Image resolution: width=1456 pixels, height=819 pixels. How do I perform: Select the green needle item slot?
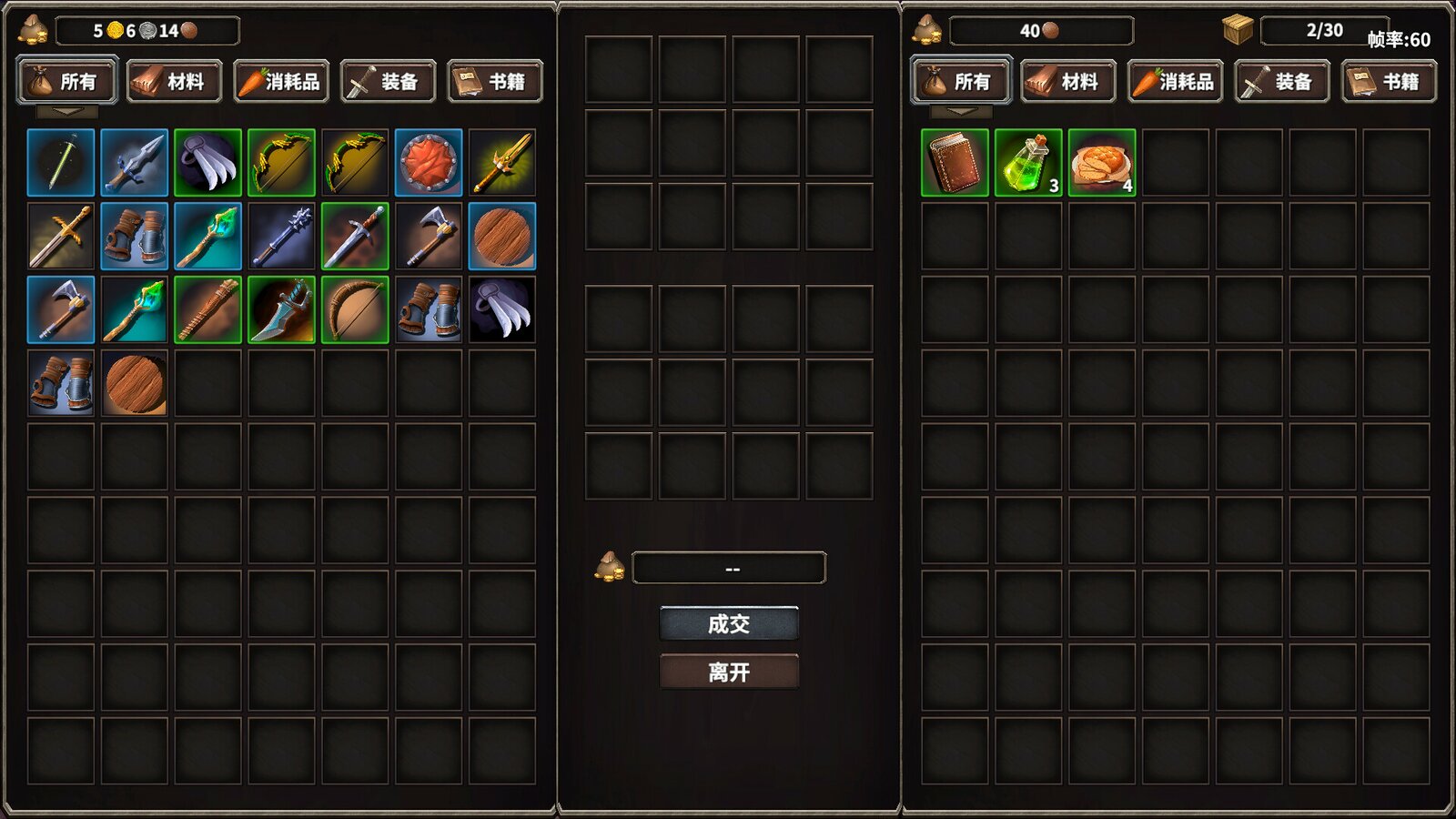point(61,163)
